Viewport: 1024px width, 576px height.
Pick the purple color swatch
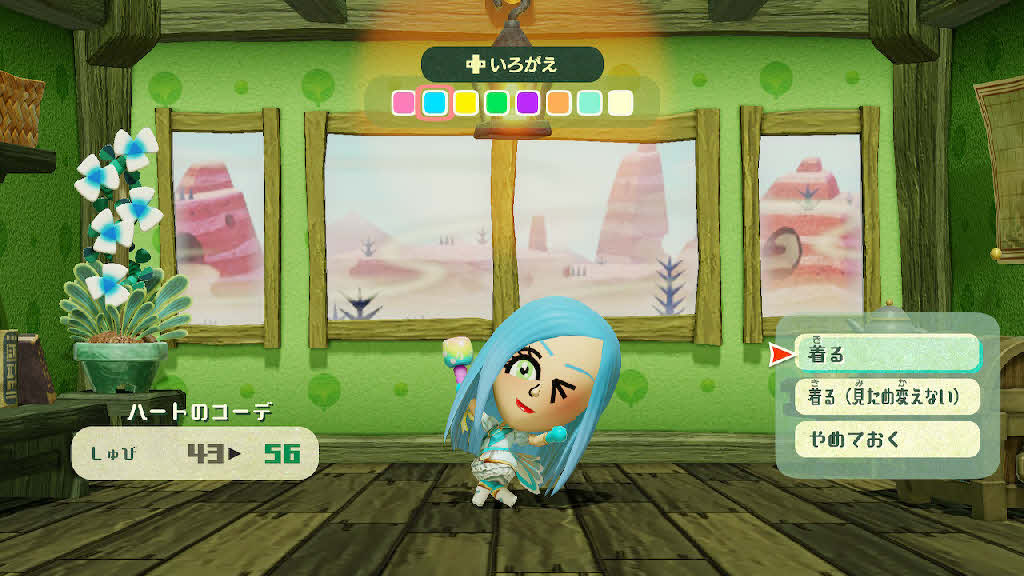point(527,103)
